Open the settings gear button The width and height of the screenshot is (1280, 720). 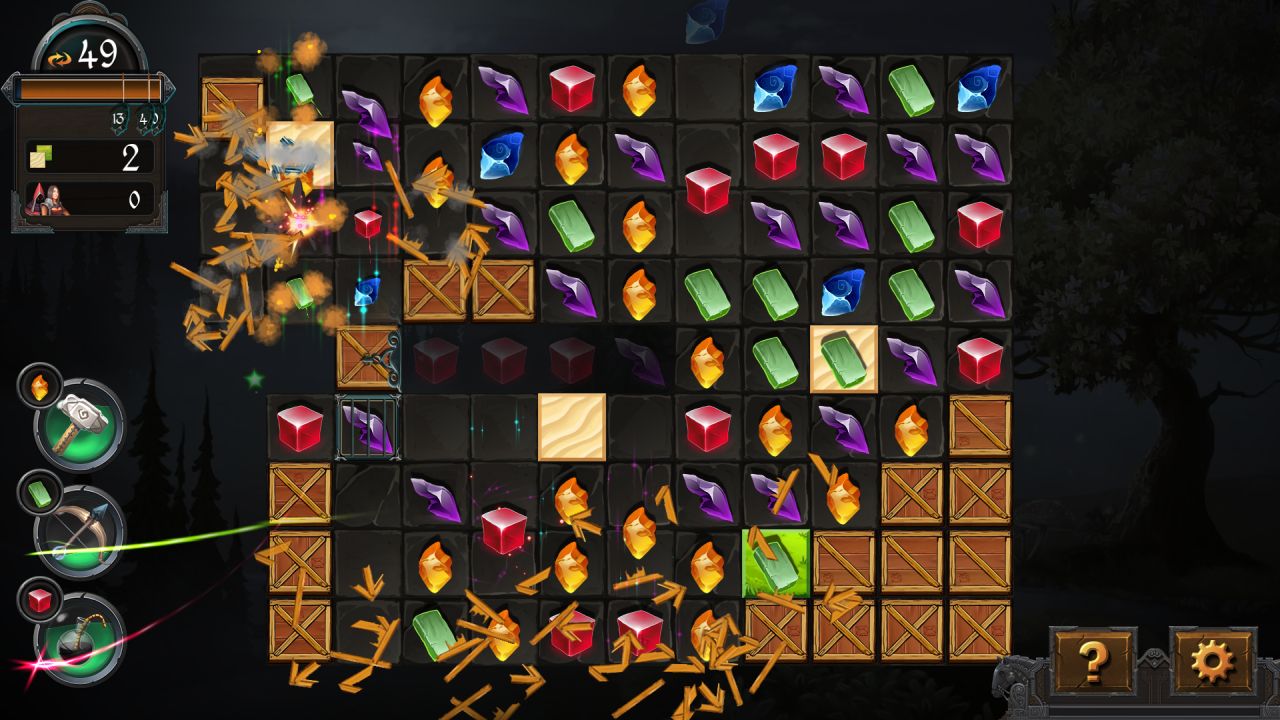1212,661
